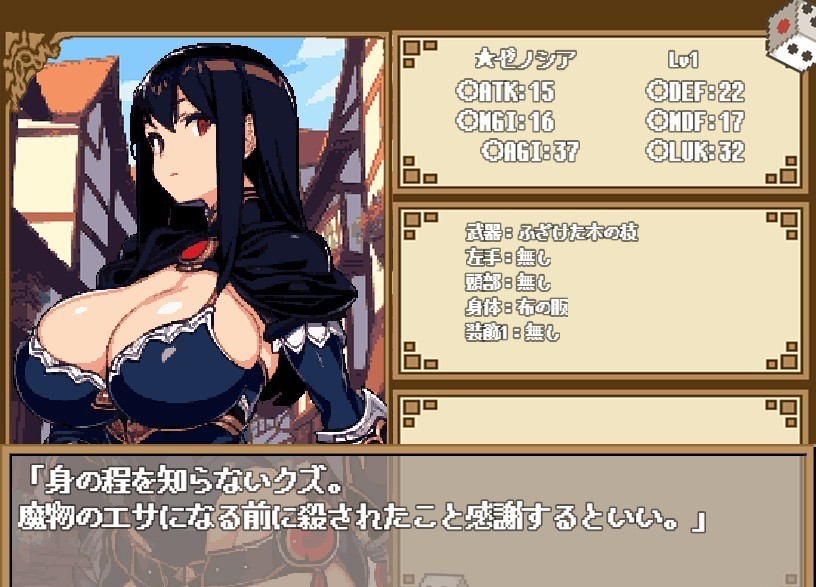Select the 武器 weapon equipment row

(551, 233)
